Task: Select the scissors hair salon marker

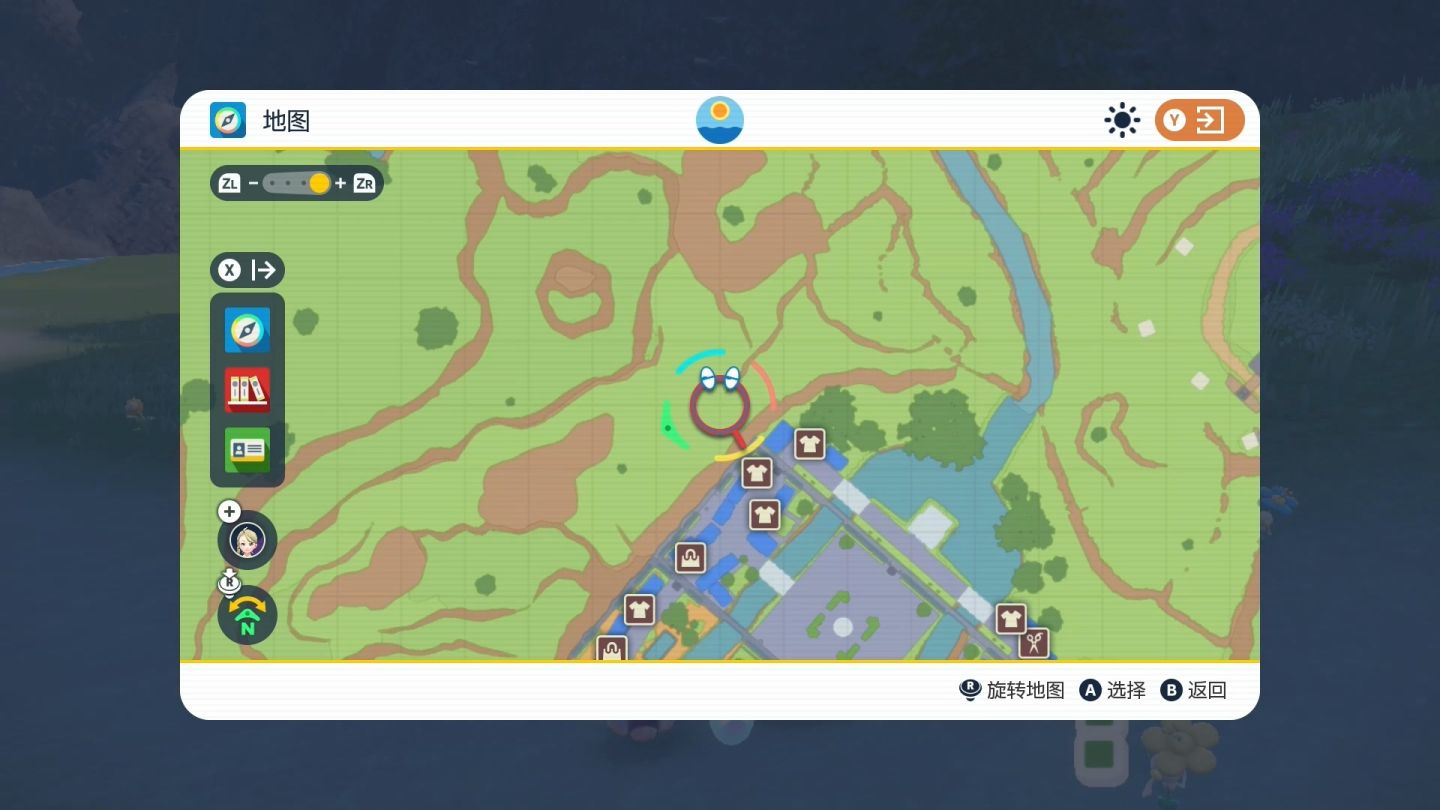Action: (1033, 643)
